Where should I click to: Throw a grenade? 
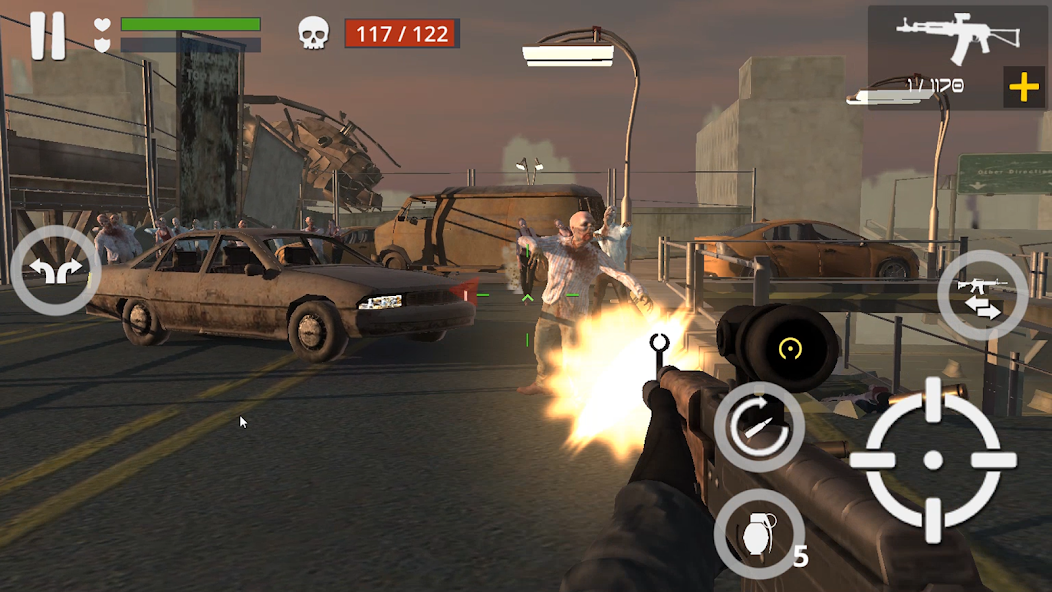[759, 533]
